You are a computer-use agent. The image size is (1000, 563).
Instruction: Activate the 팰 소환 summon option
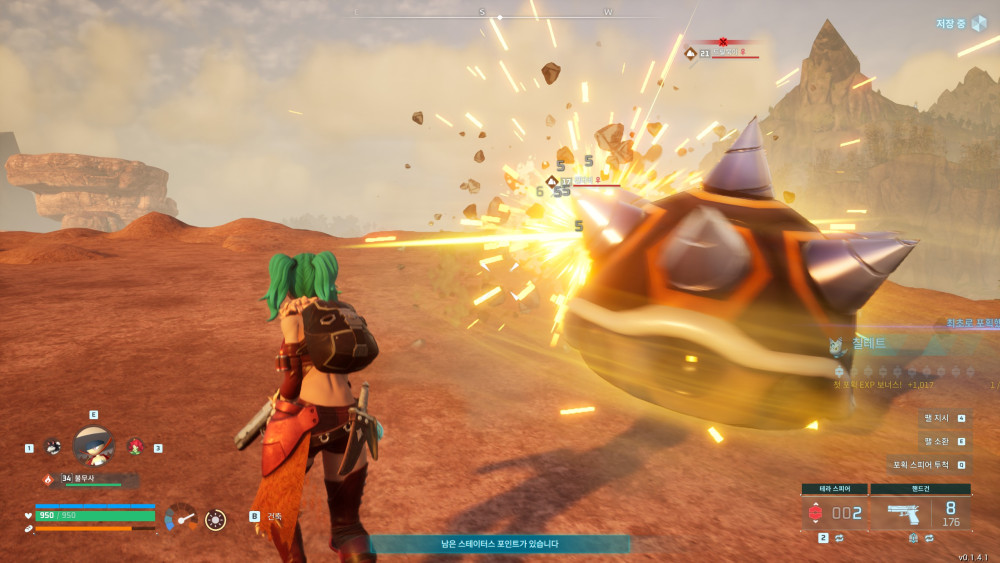point(945,441)
